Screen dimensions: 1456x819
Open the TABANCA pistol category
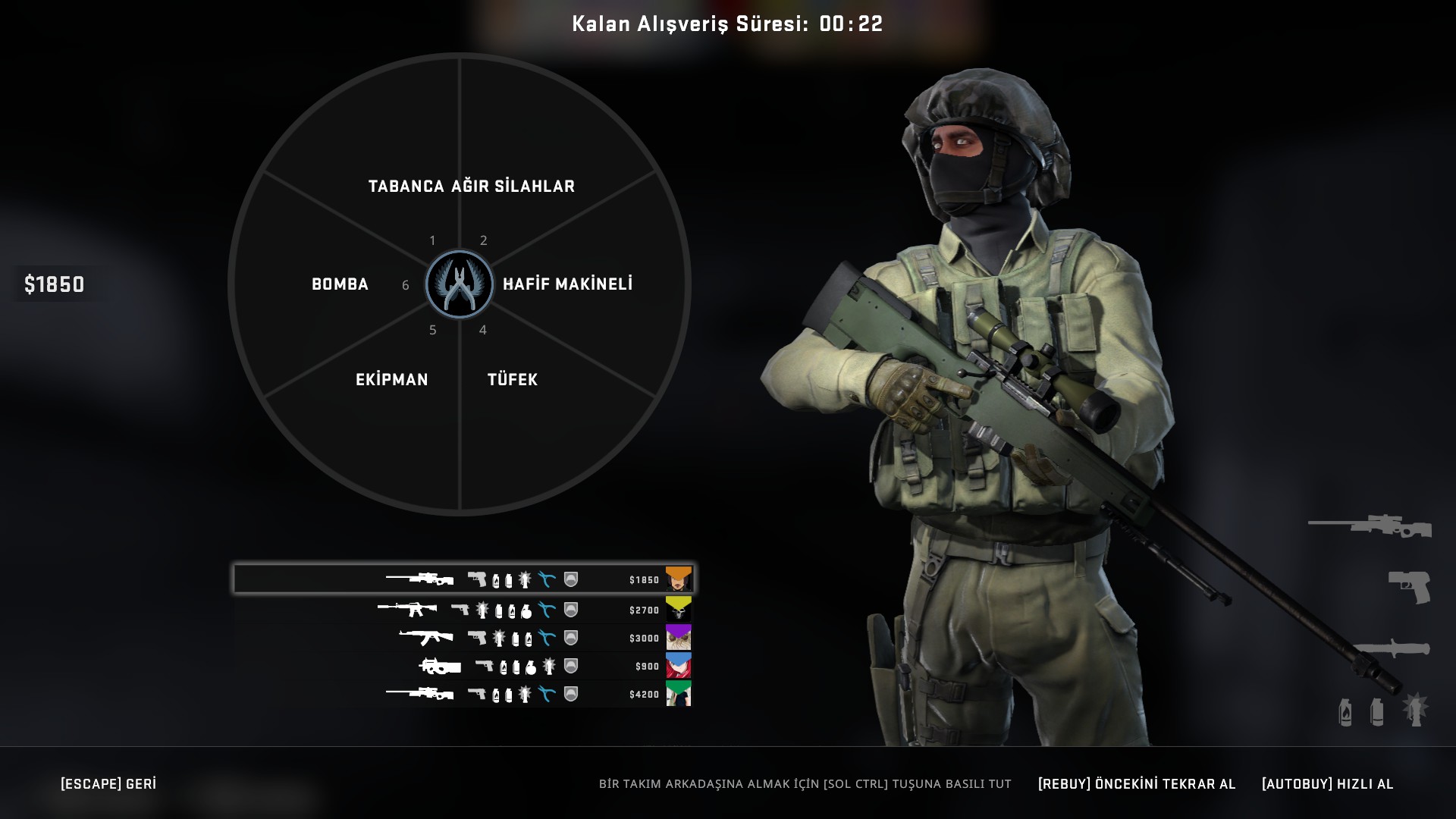coord(406,187)
